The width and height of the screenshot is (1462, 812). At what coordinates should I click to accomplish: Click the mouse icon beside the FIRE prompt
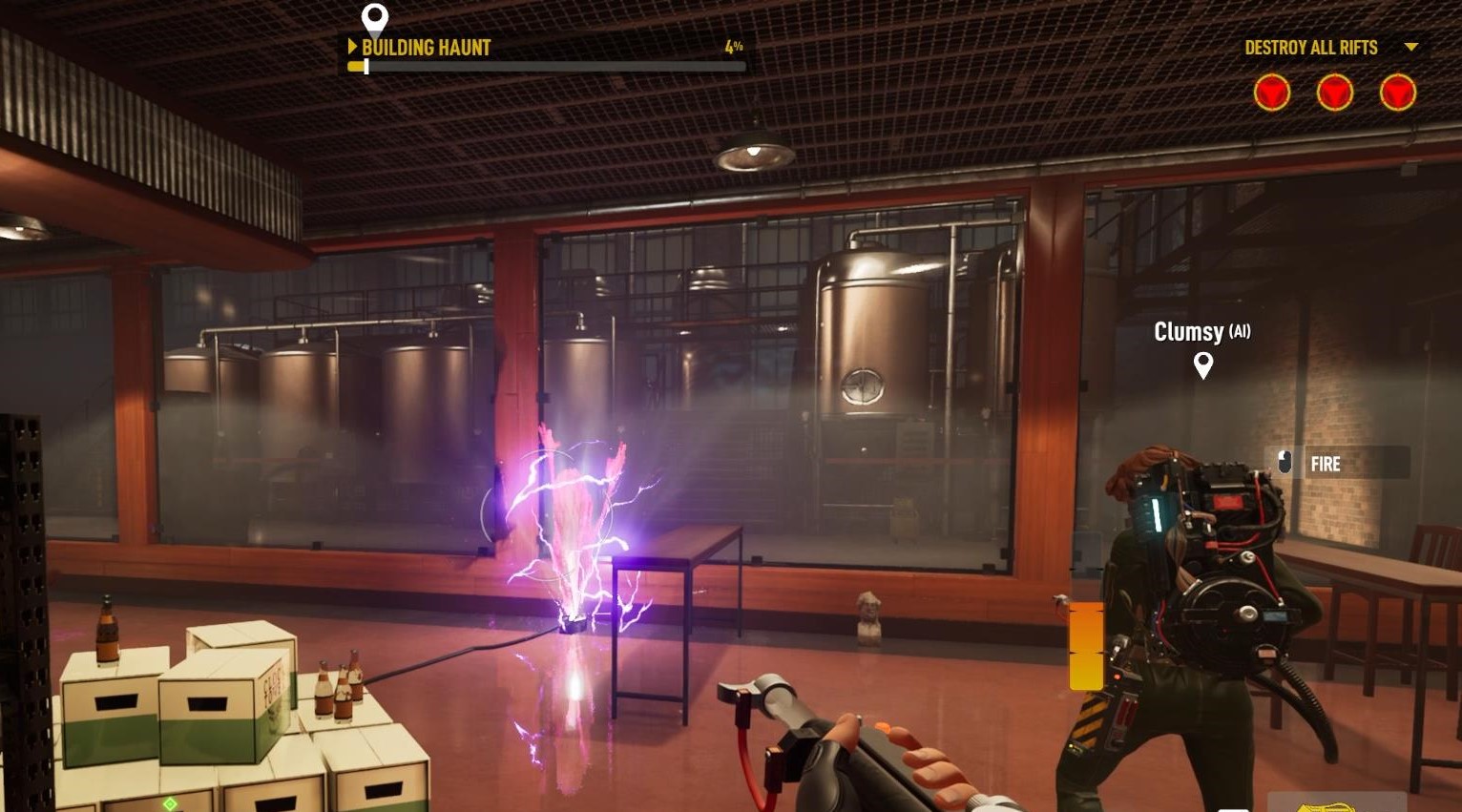[1286, 462]
